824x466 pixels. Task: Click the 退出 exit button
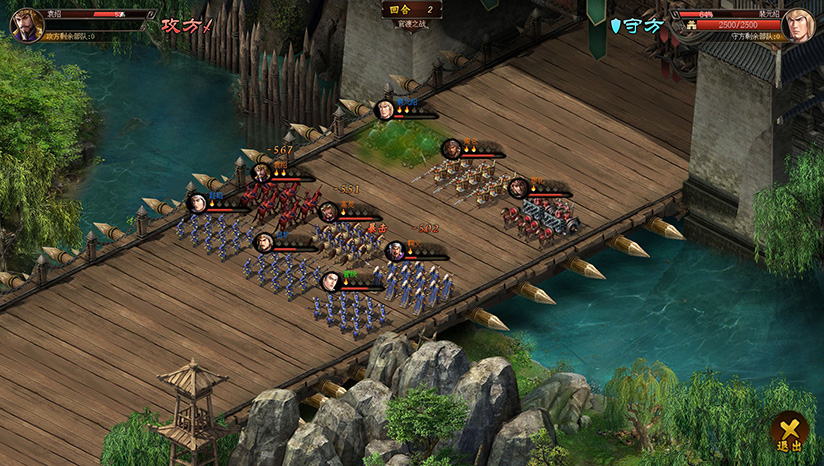pyautogui.click(x=789, y=431)
